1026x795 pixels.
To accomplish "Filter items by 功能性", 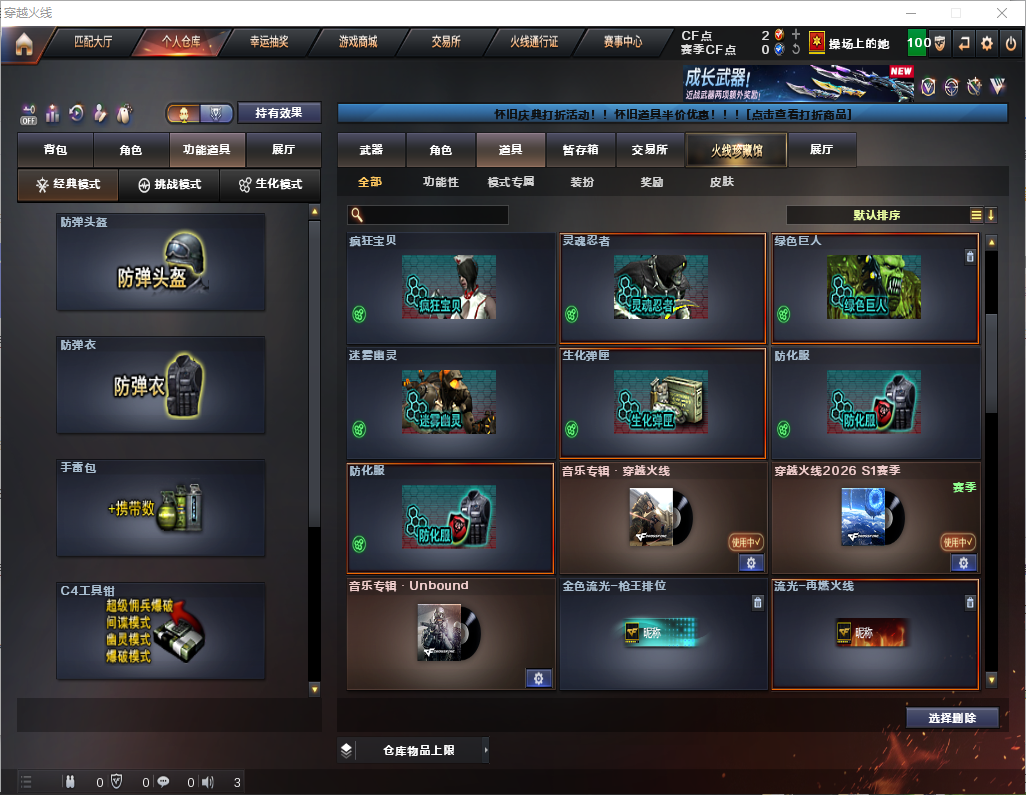I will [x=440, y=182].
